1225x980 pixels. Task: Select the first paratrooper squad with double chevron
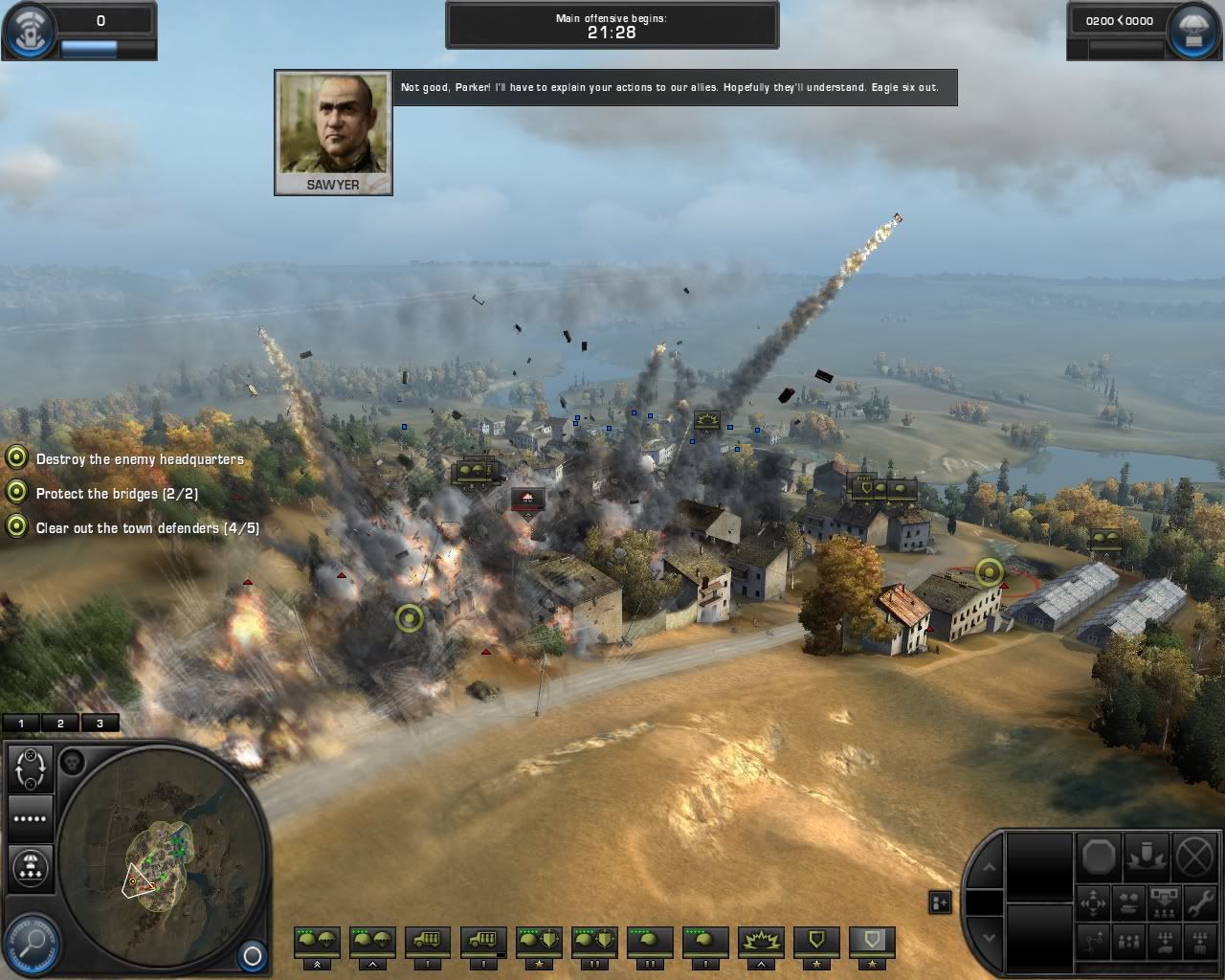coord(316,943)
